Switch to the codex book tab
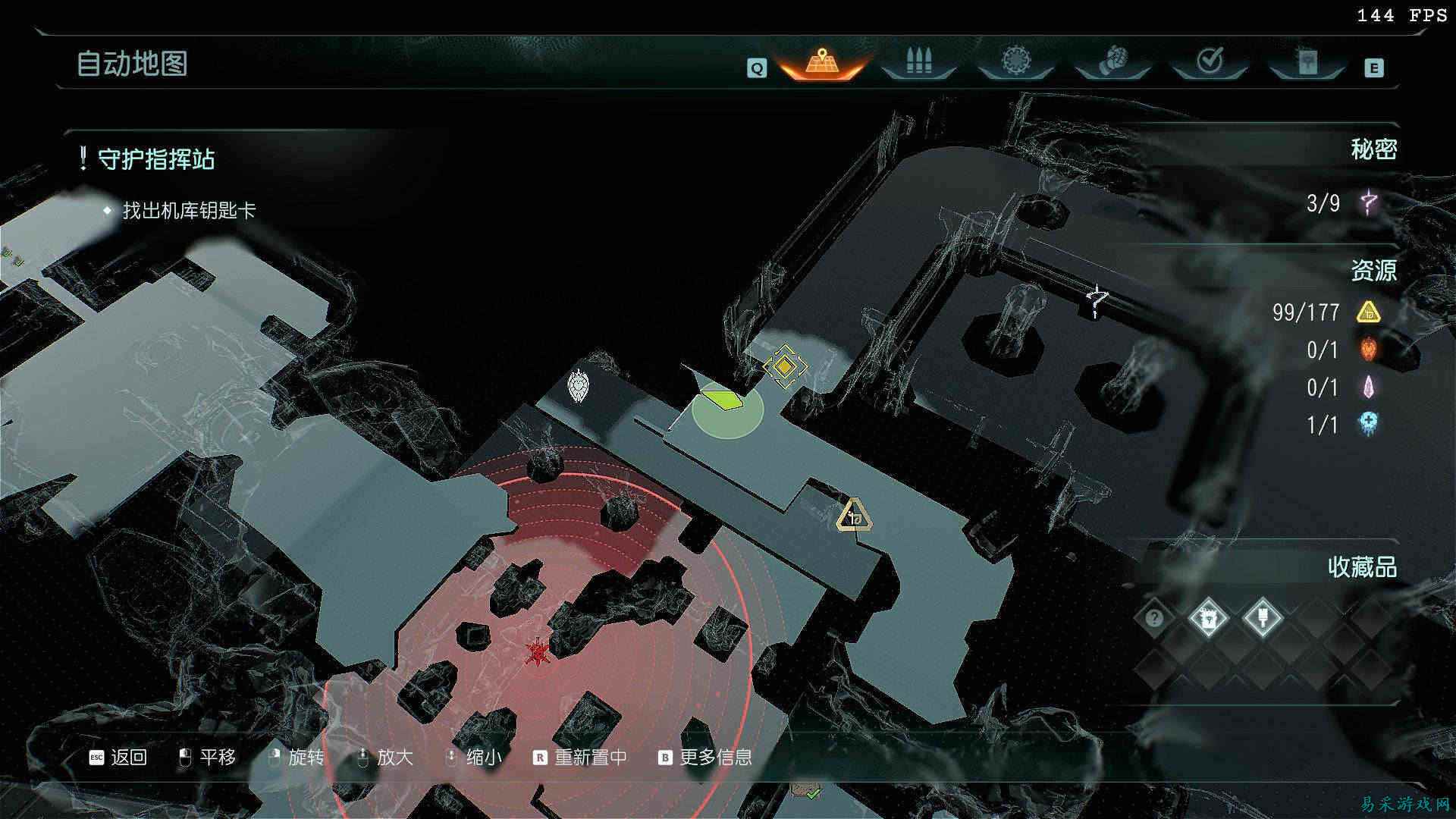The image size is (1456, 819). pos(1307,62)
